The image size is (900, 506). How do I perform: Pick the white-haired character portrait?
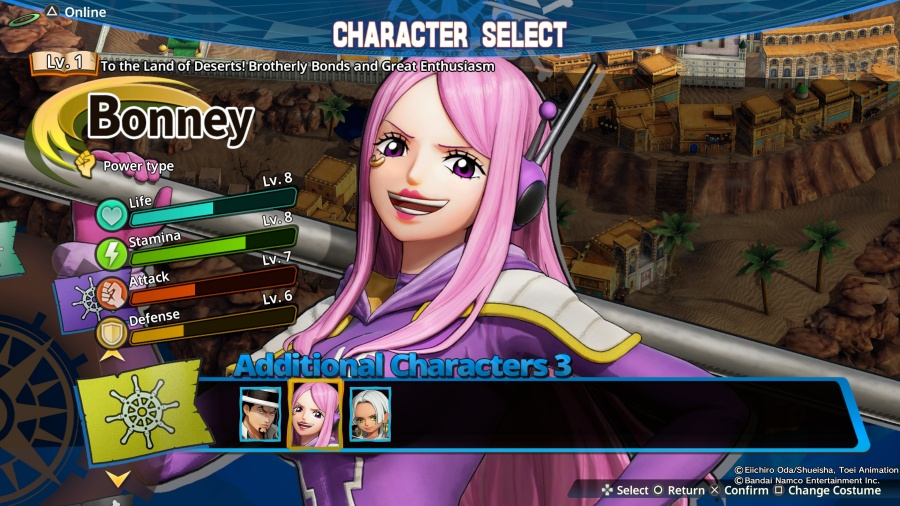click(369, 414)
